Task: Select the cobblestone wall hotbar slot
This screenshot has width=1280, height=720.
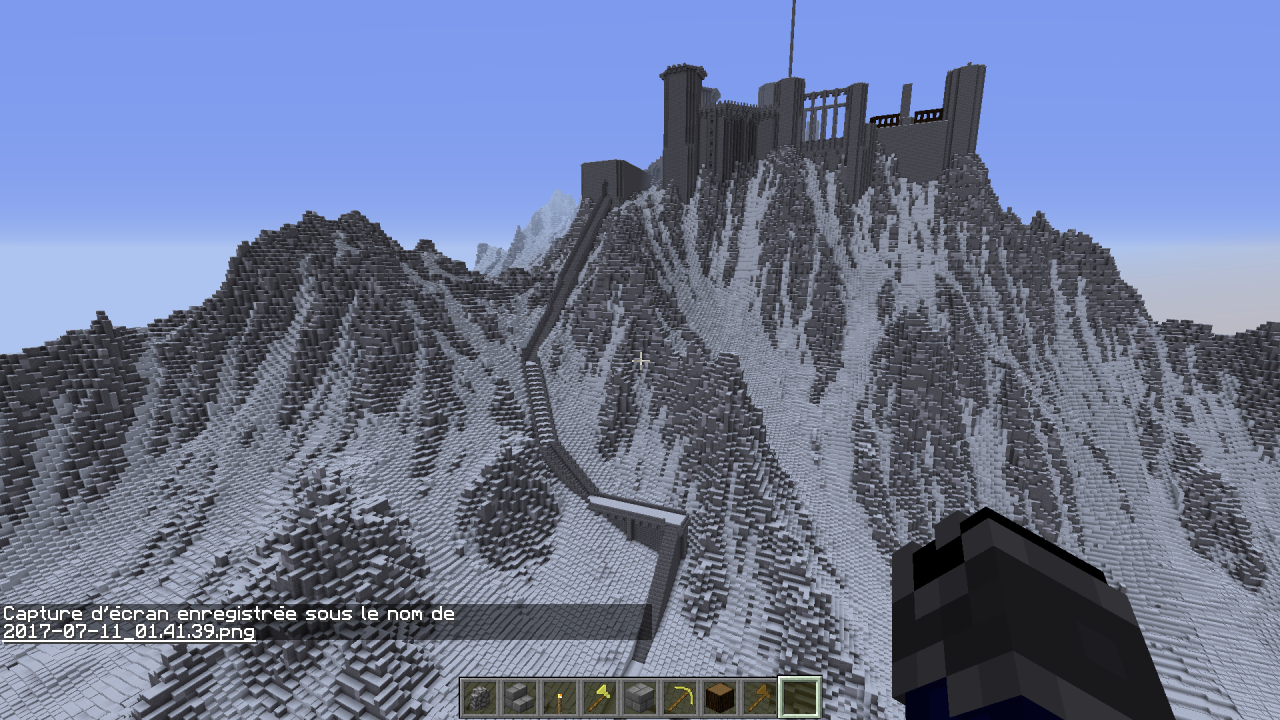Action: pyautogui.click(x=479, y=697)
